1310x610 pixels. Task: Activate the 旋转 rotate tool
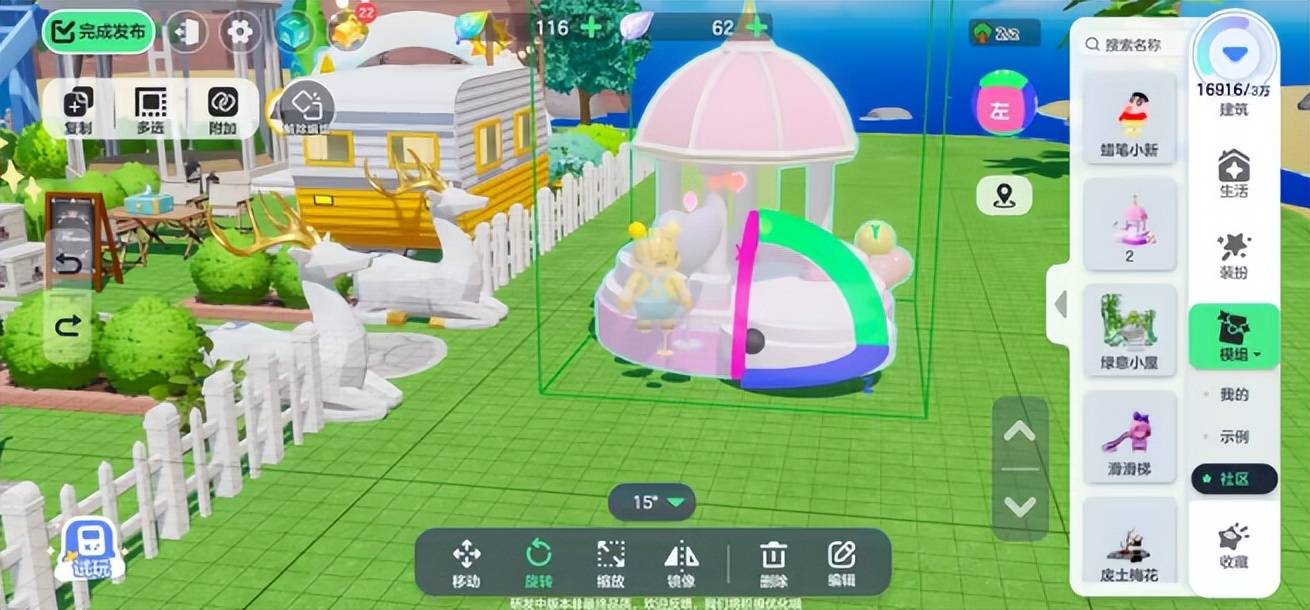tap(539, 563)
